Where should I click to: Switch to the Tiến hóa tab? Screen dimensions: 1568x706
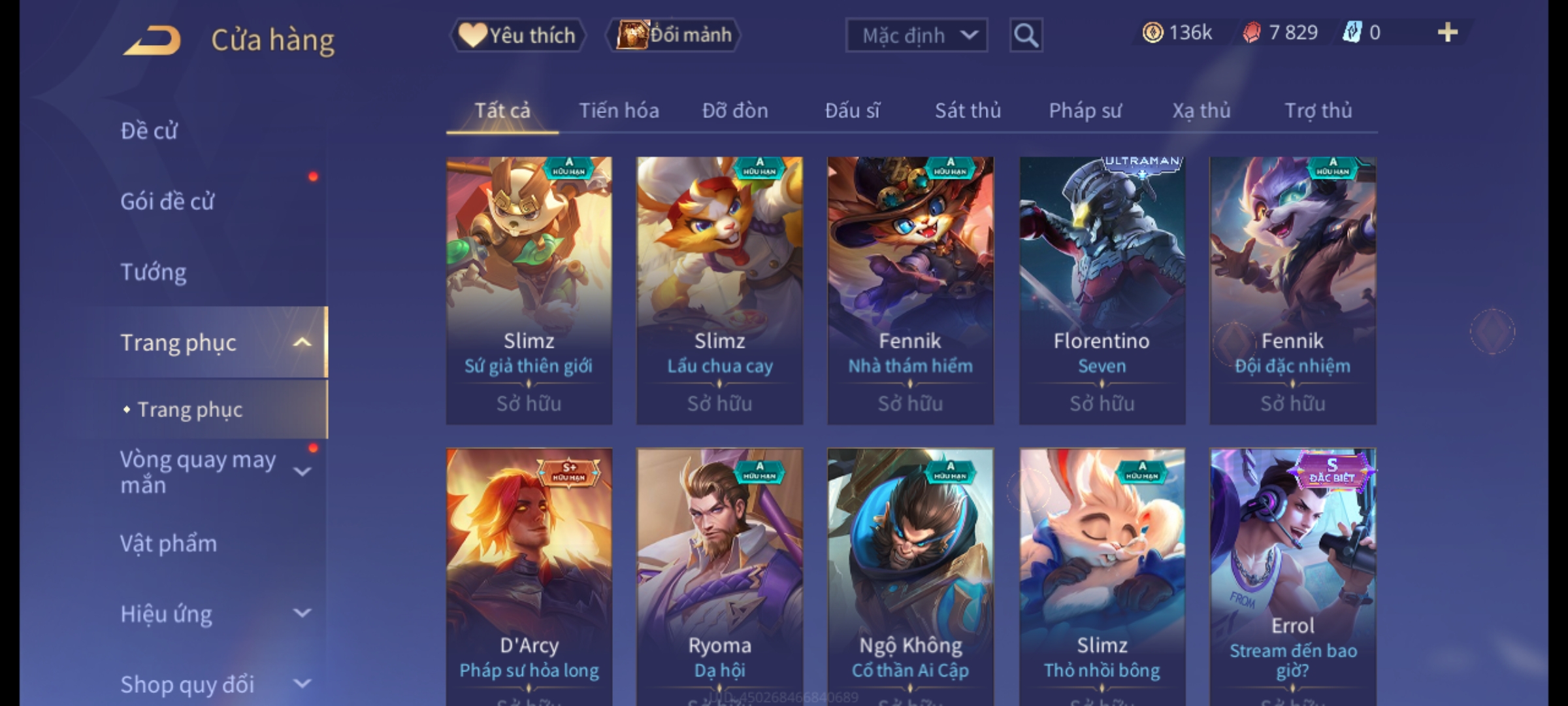click(x=619, y=111)
